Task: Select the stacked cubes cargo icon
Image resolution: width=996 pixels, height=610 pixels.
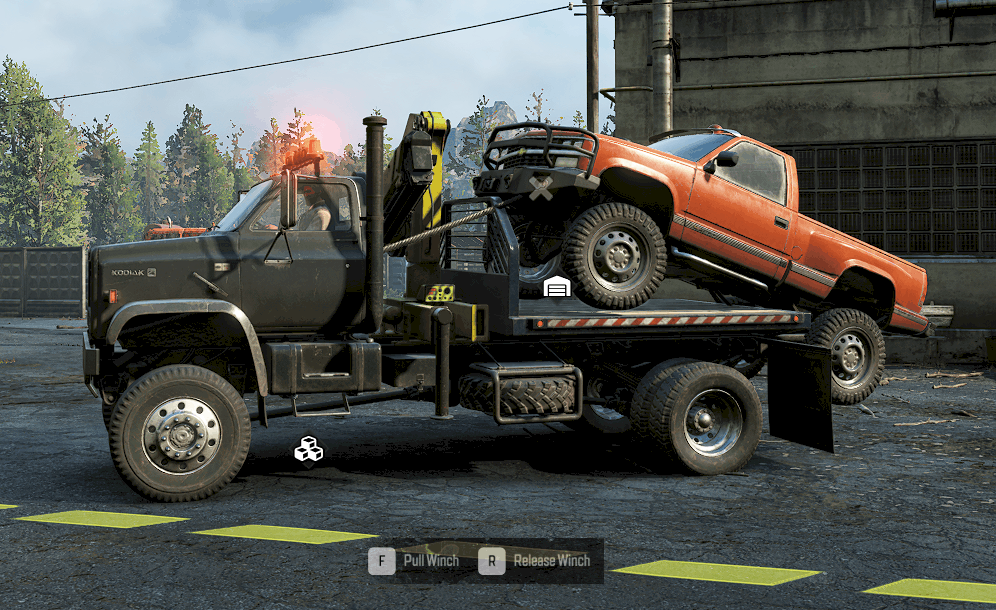Action: click(x=308, y=450)
